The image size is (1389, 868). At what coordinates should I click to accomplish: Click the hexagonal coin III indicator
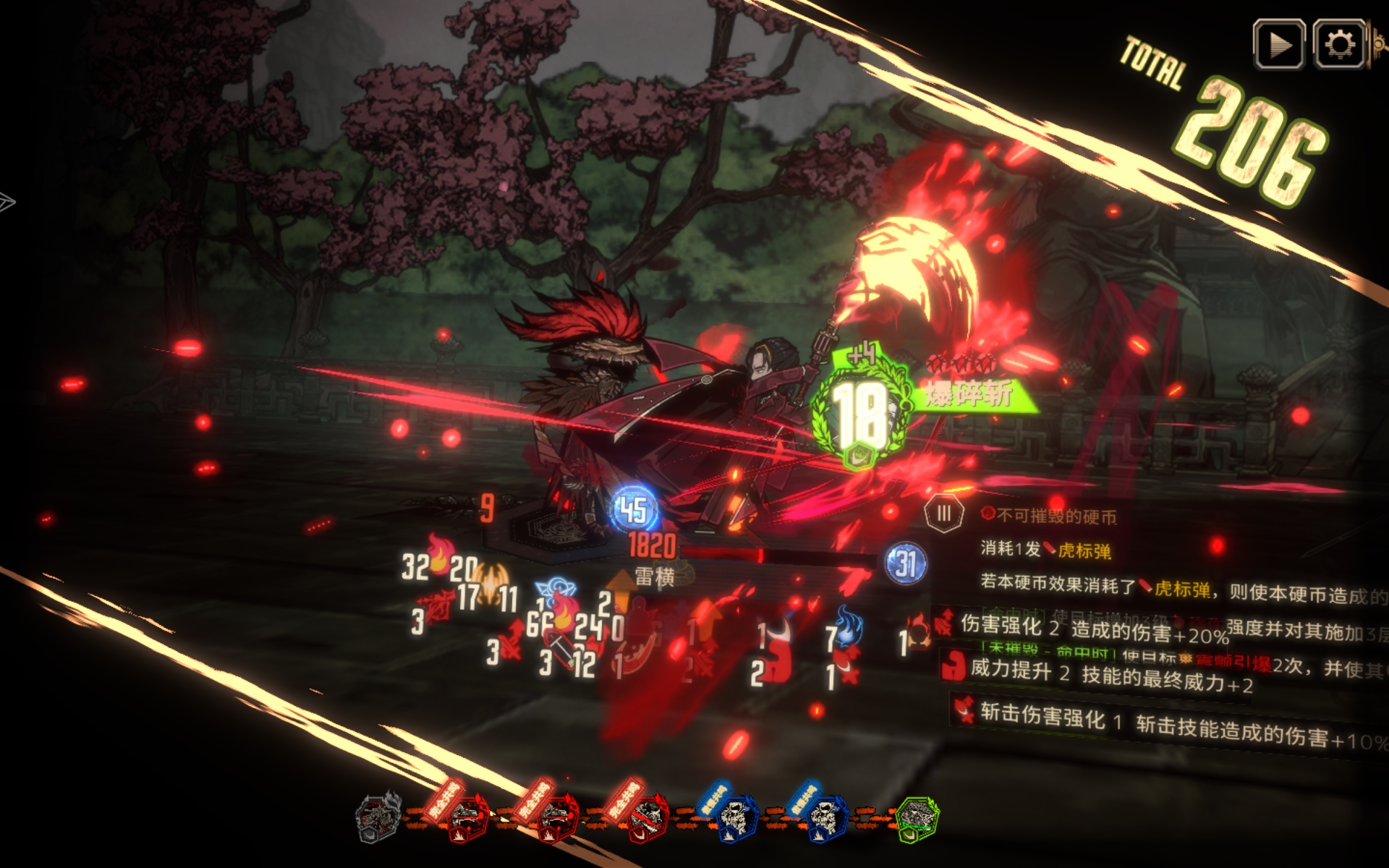pyautogui.click(x=943, y=514)
